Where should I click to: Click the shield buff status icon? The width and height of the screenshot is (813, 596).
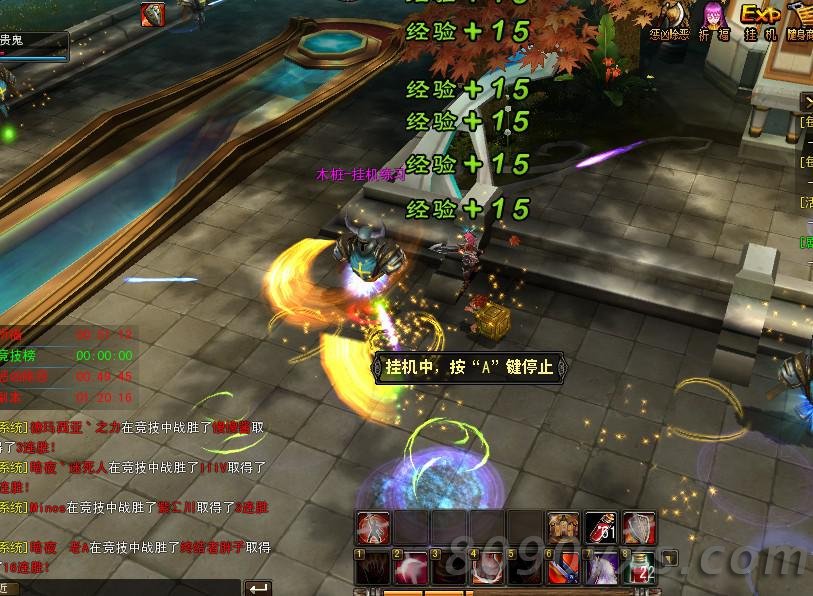pos(153,14)
